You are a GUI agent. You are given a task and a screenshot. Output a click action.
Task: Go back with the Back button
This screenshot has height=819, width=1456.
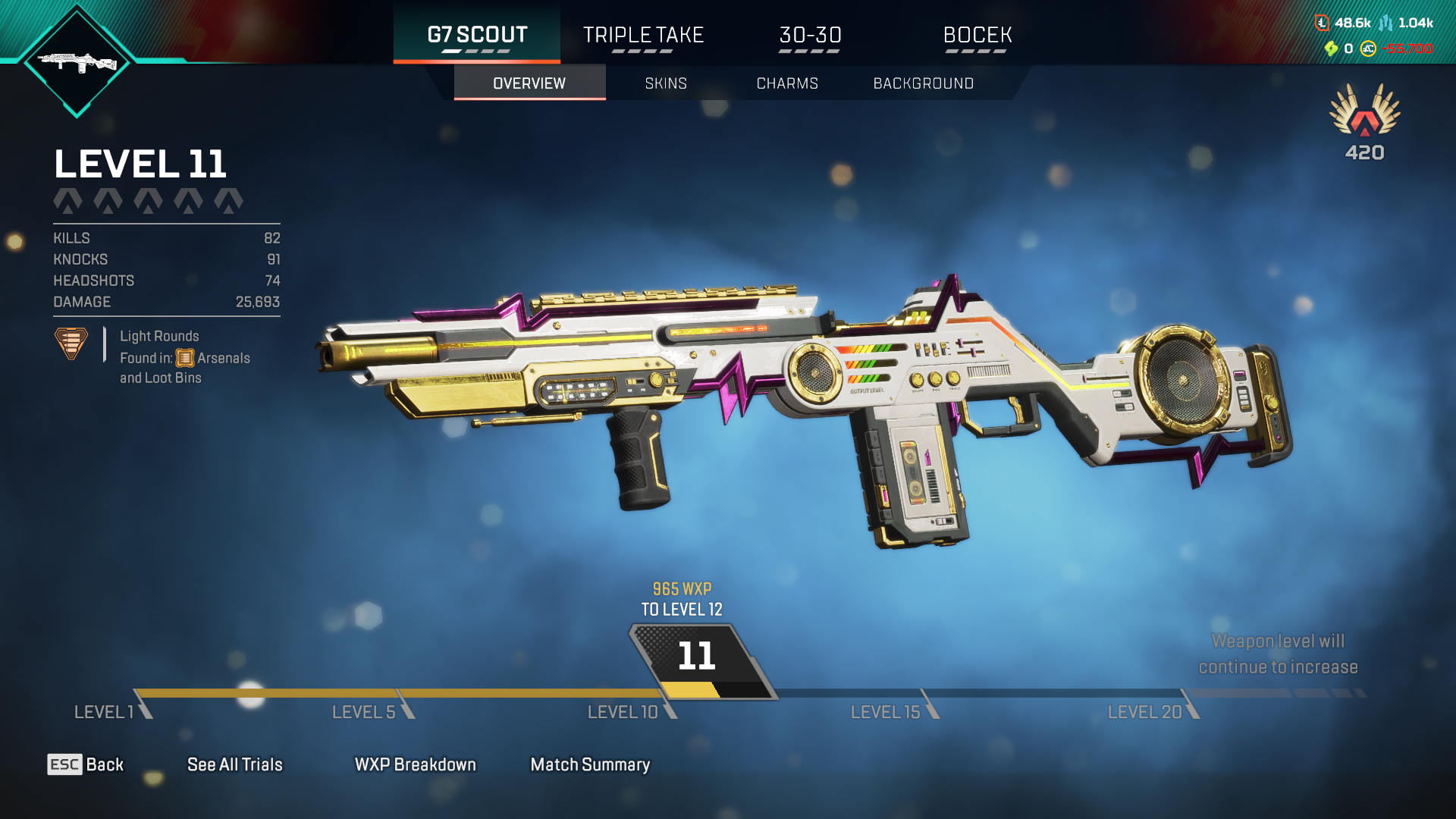pos(86,764)
